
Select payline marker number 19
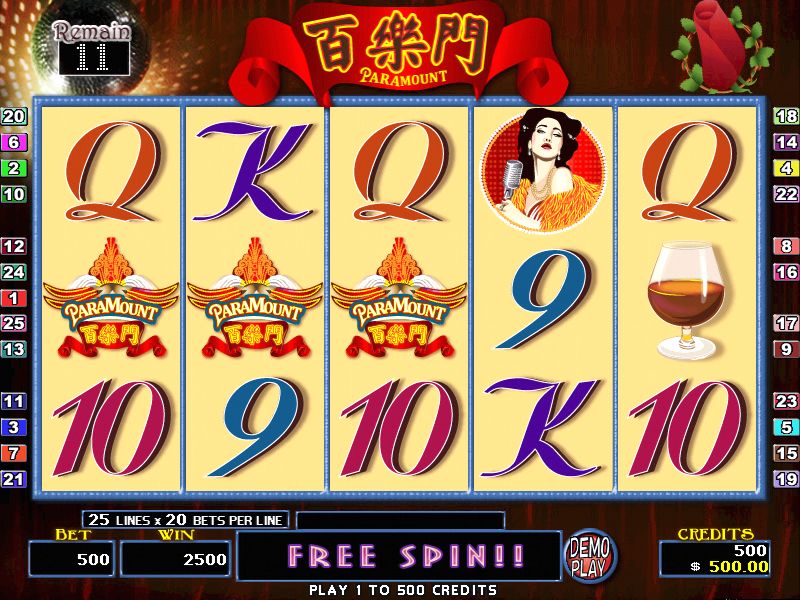[x=786, y=479]
